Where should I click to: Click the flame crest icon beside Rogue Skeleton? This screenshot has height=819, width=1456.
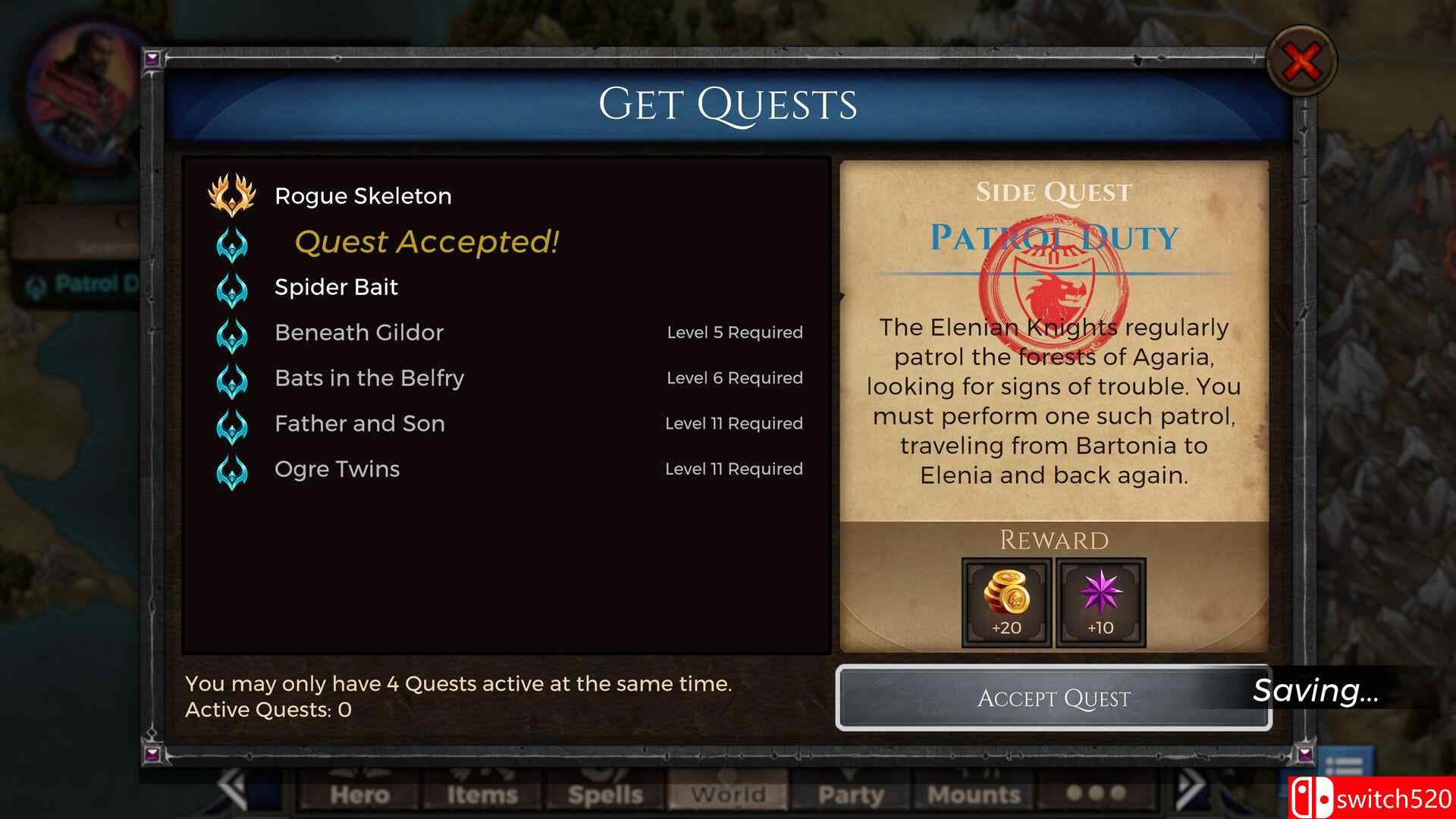coord(232,196)
